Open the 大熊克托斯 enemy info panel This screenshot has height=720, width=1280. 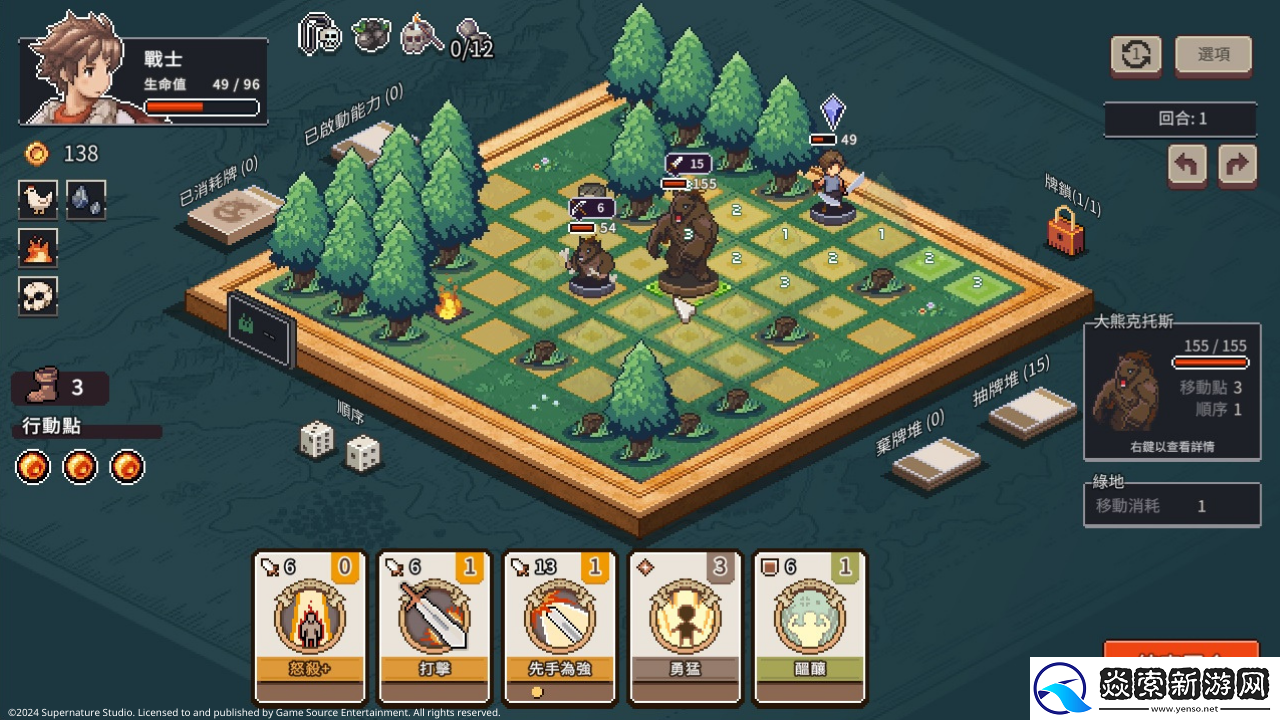(1172, 392)
